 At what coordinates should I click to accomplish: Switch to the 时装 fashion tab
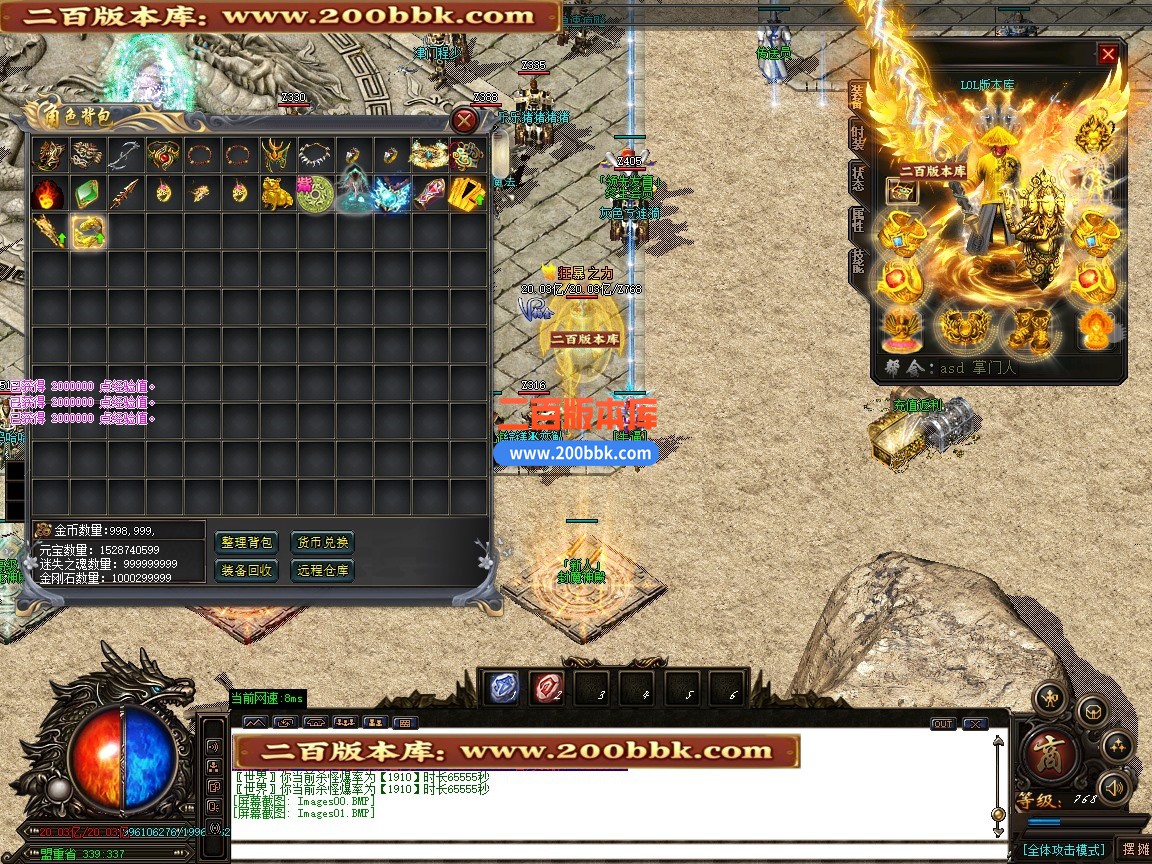click(x=857, y=139)
